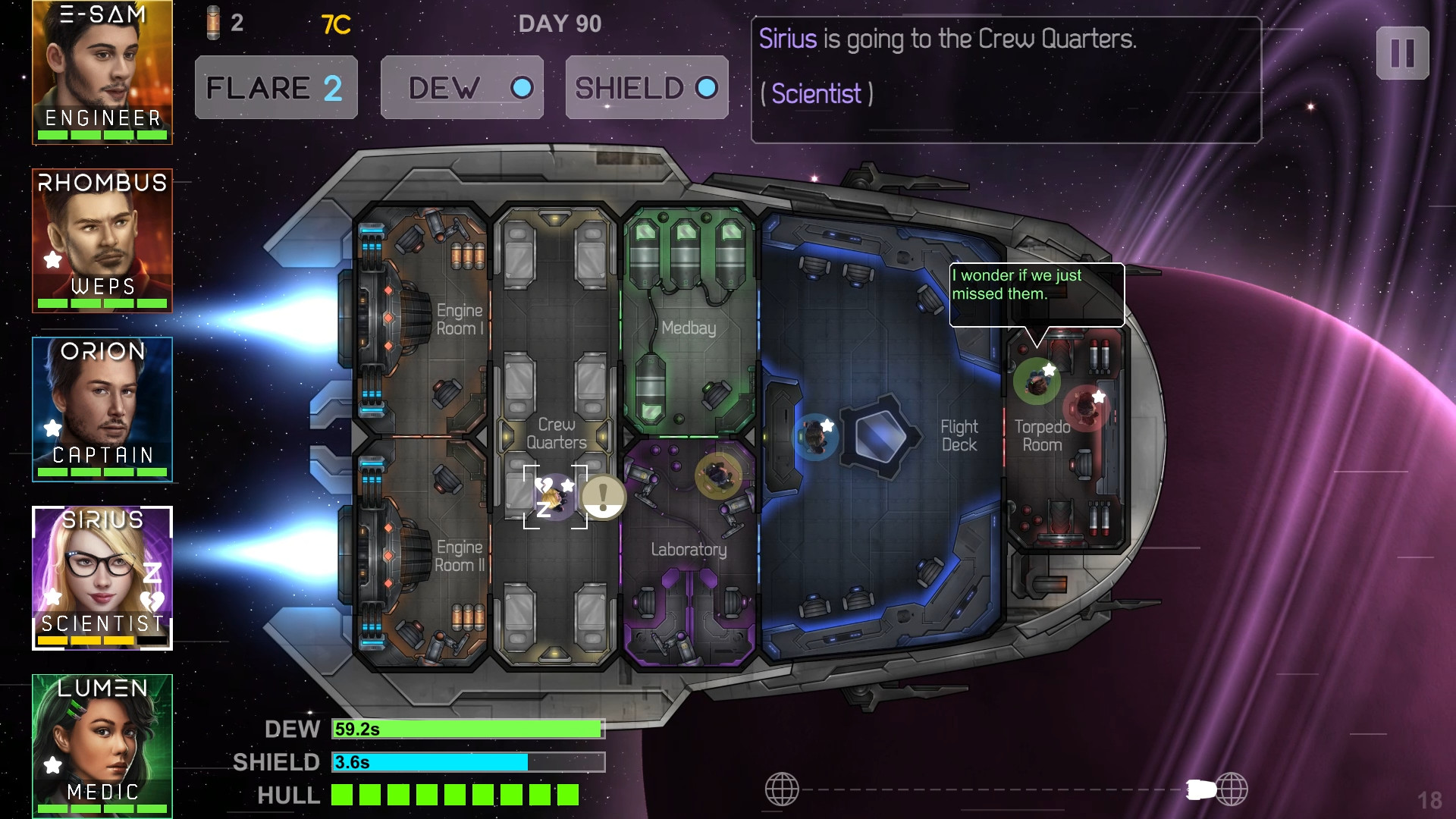Select E-Sam the Engineer portrait

[102, 72]
